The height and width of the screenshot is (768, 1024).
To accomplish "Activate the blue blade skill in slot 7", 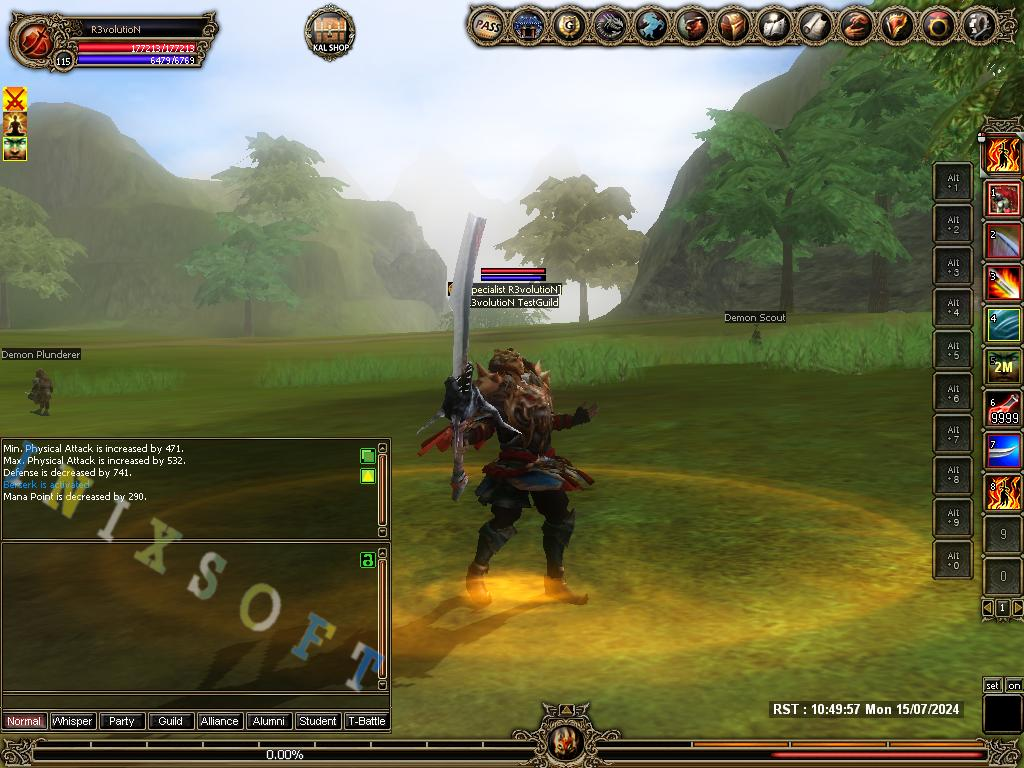I will [x=1003, y=452].
